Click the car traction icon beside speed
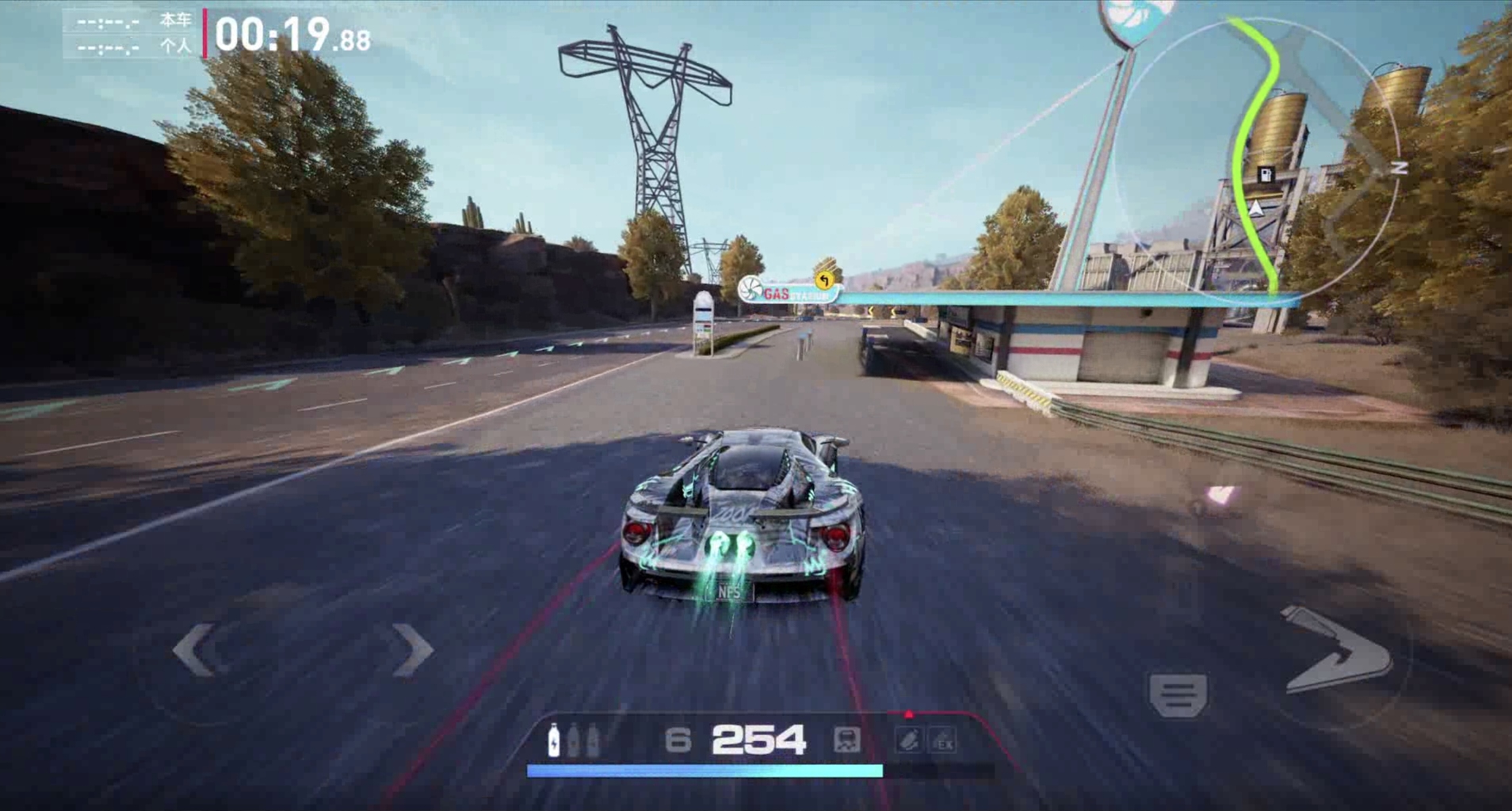 pos(846,741)
